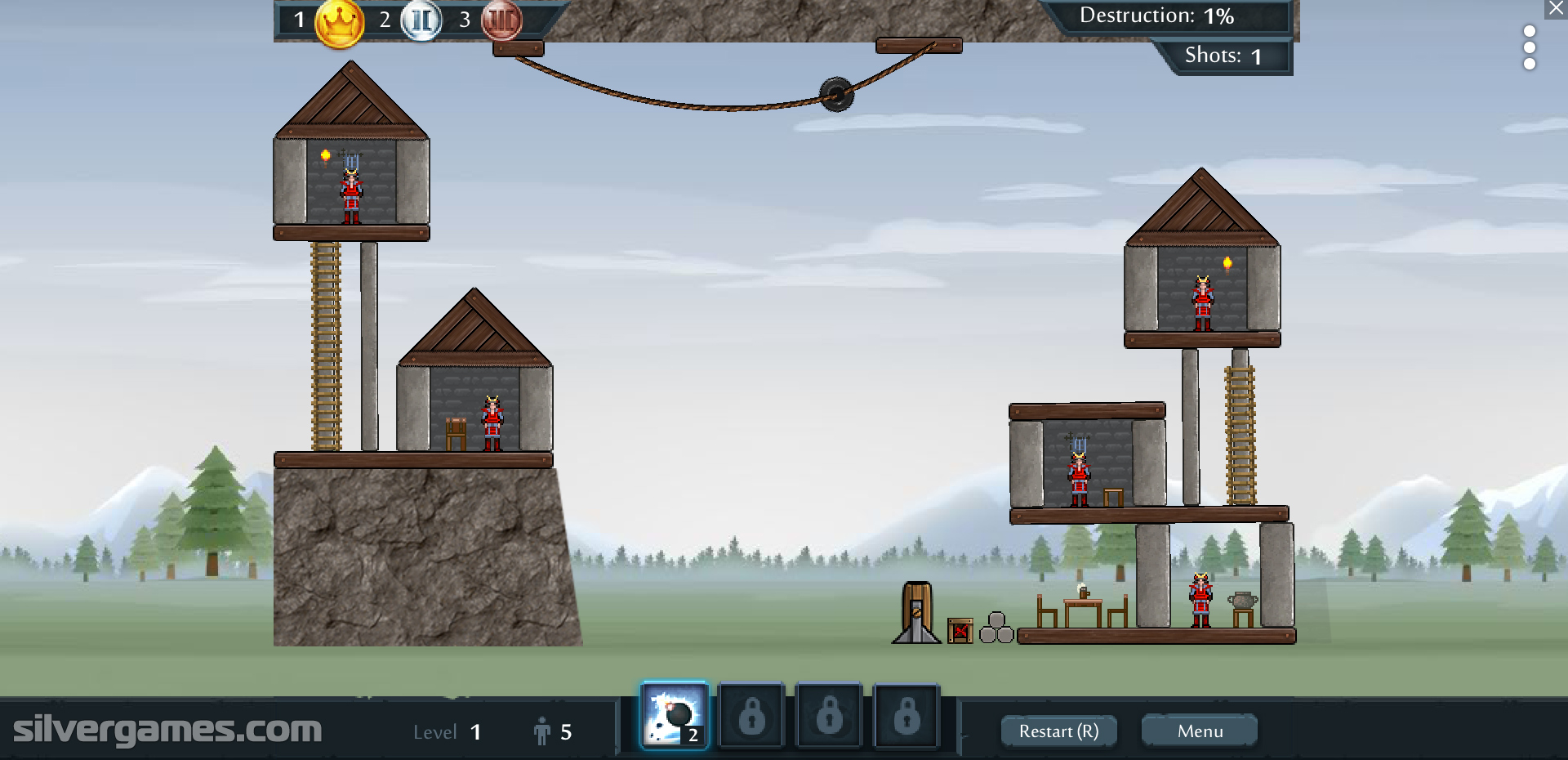The width and height of the screenshot is (1568, 760).
Task: Visit the silvergames.com logo link
Action: [x=167, y=729]
